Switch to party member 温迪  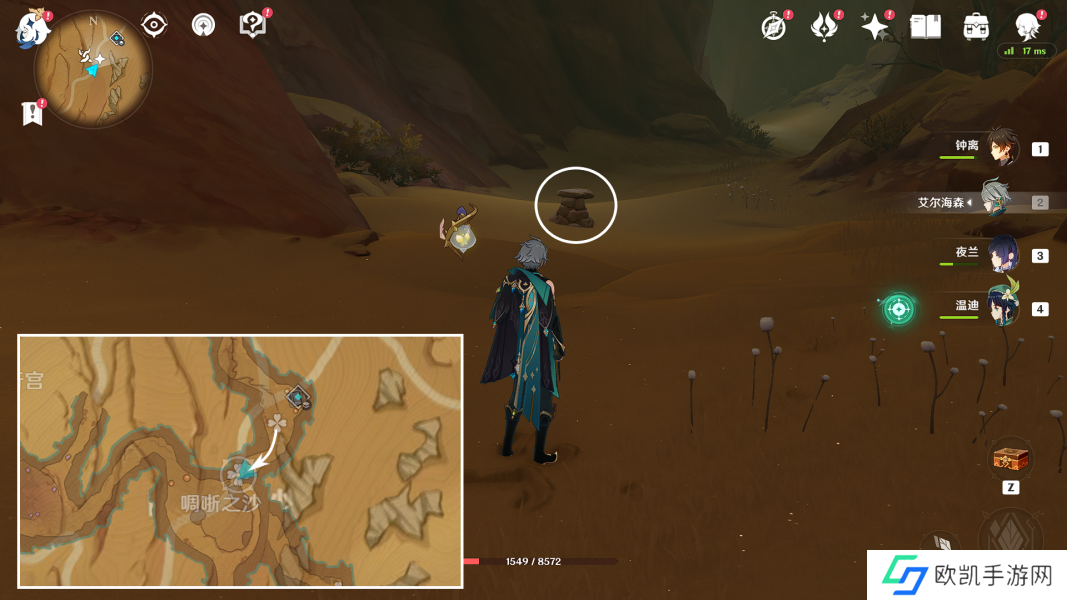tap(1002, 307)
